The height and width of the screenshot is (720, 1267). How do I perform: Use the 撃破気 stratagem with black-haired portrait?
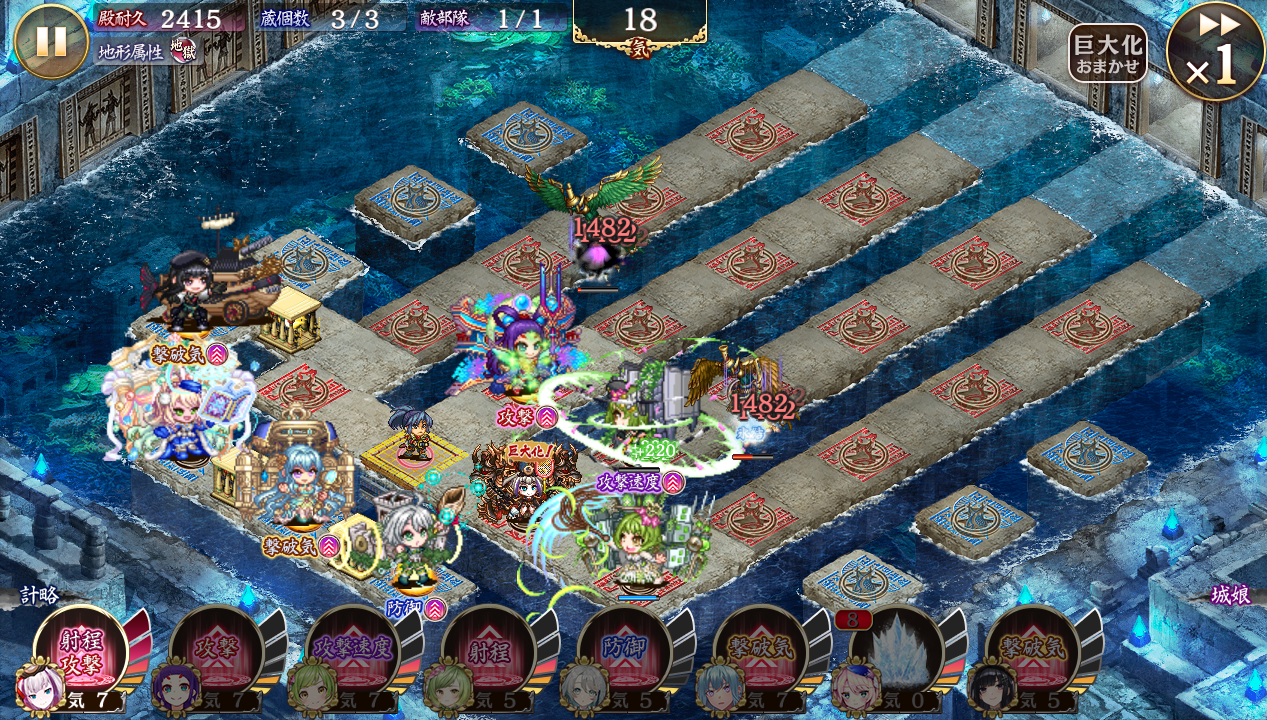coord(1032,652)
